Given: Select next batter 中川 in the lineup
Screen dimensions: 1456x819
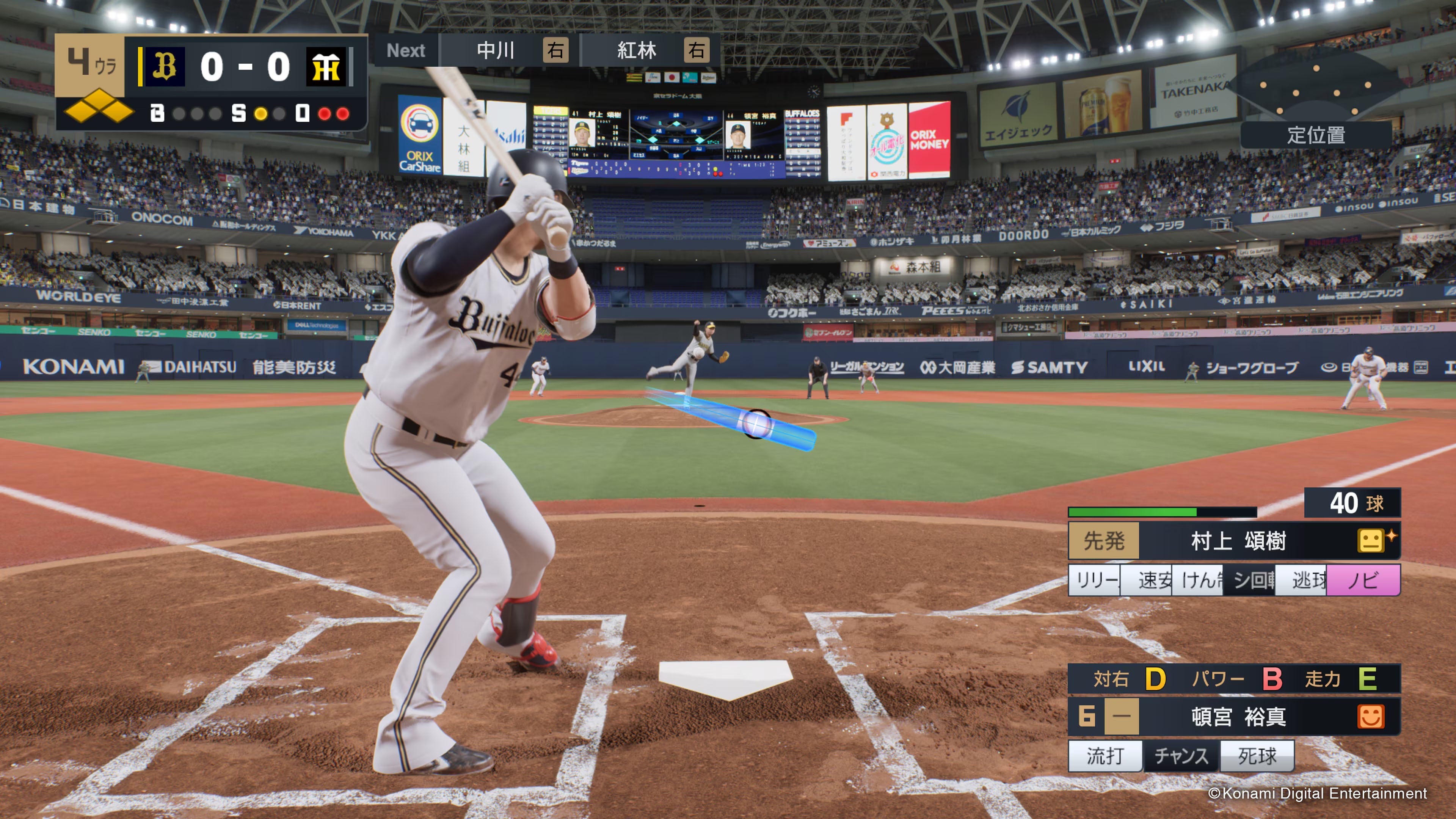Looking at the screenshot, I should click(495, 51).
